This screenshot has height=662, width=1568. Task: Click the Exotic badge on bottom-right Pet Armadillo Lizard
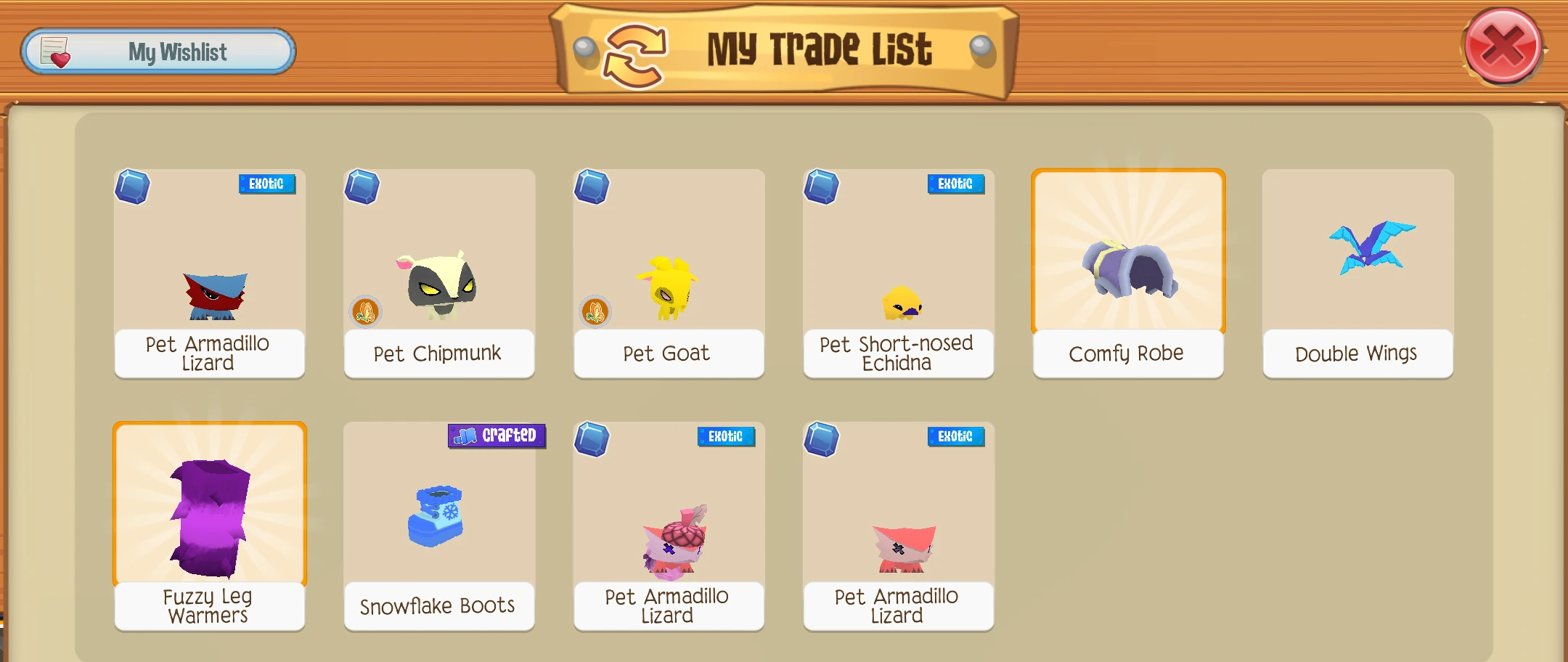[x=955, y=437]
